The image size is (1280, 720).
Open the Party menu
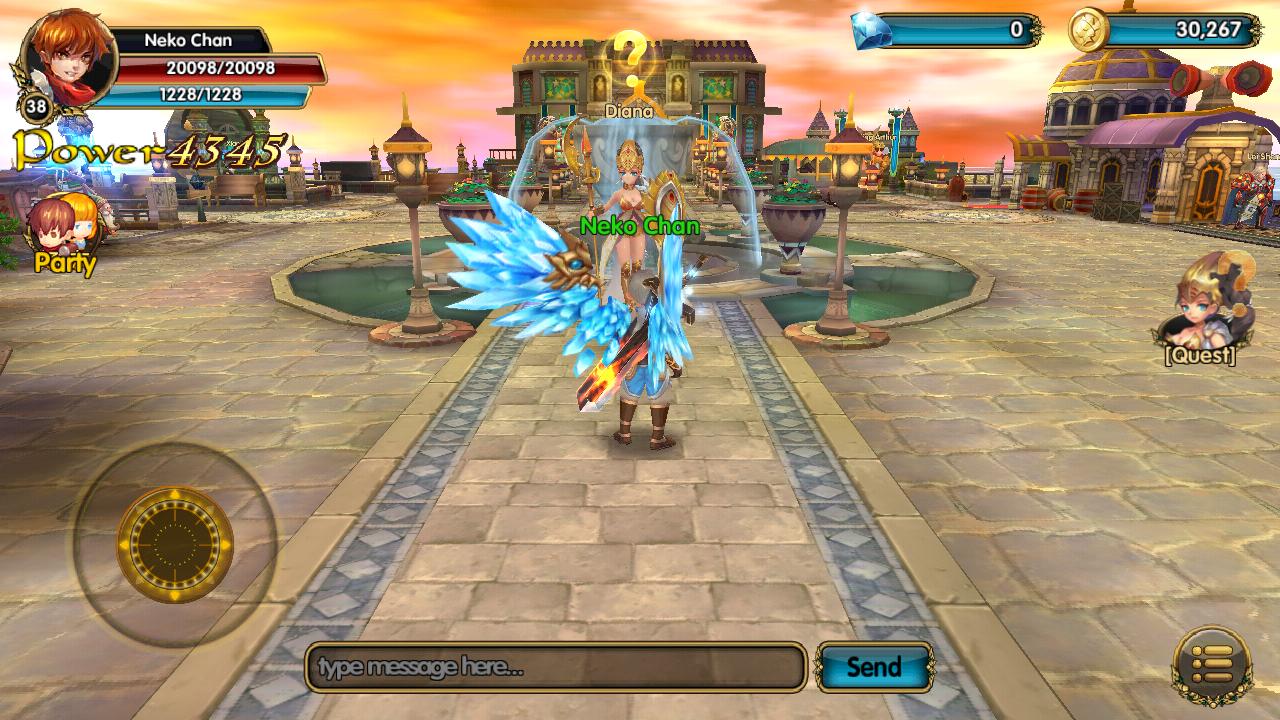[x=65, y=233]
